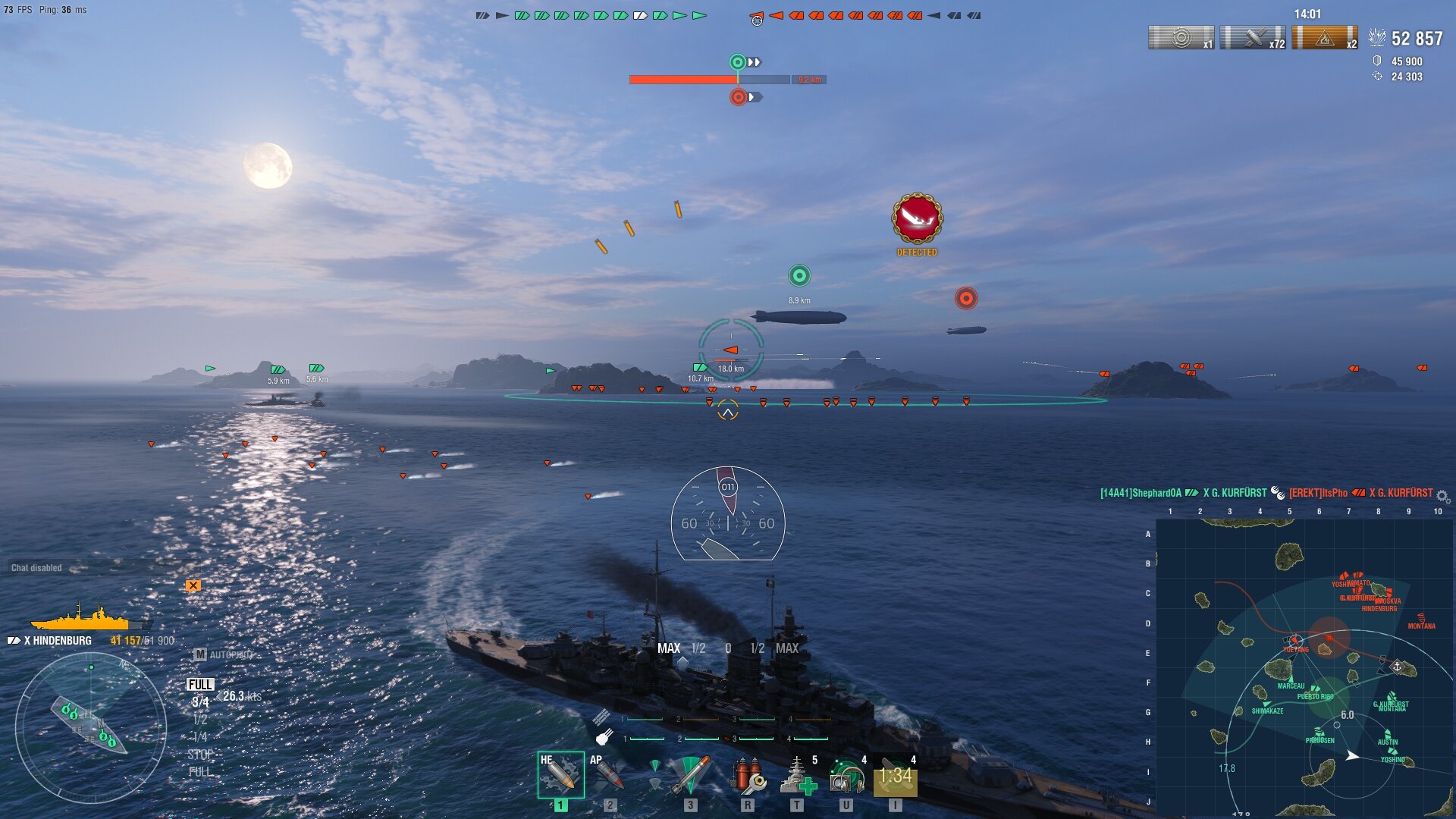
Task: Select the torpedo launcher armament
Action: tap(689, 774)
